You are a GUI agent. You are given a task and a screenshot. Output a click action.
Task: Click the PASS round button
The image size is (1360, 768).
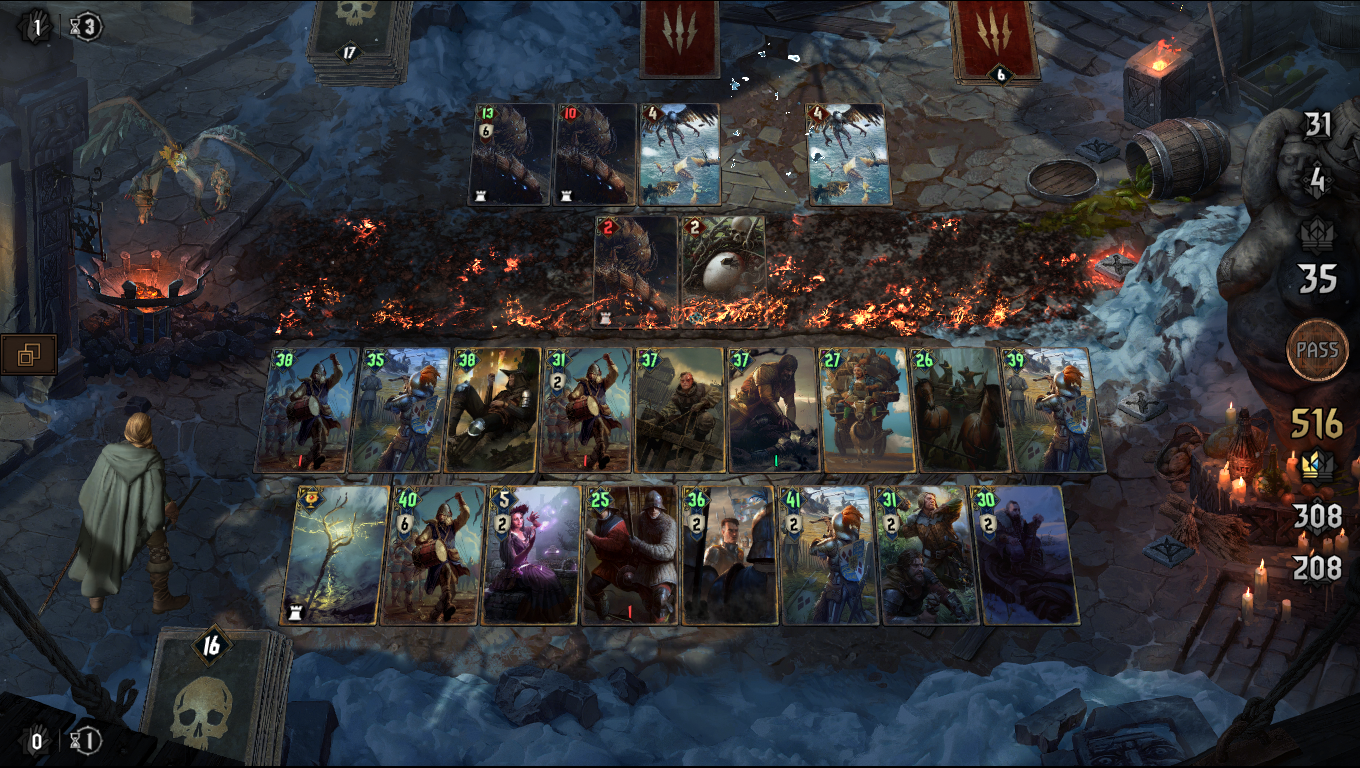point(1317,350)
